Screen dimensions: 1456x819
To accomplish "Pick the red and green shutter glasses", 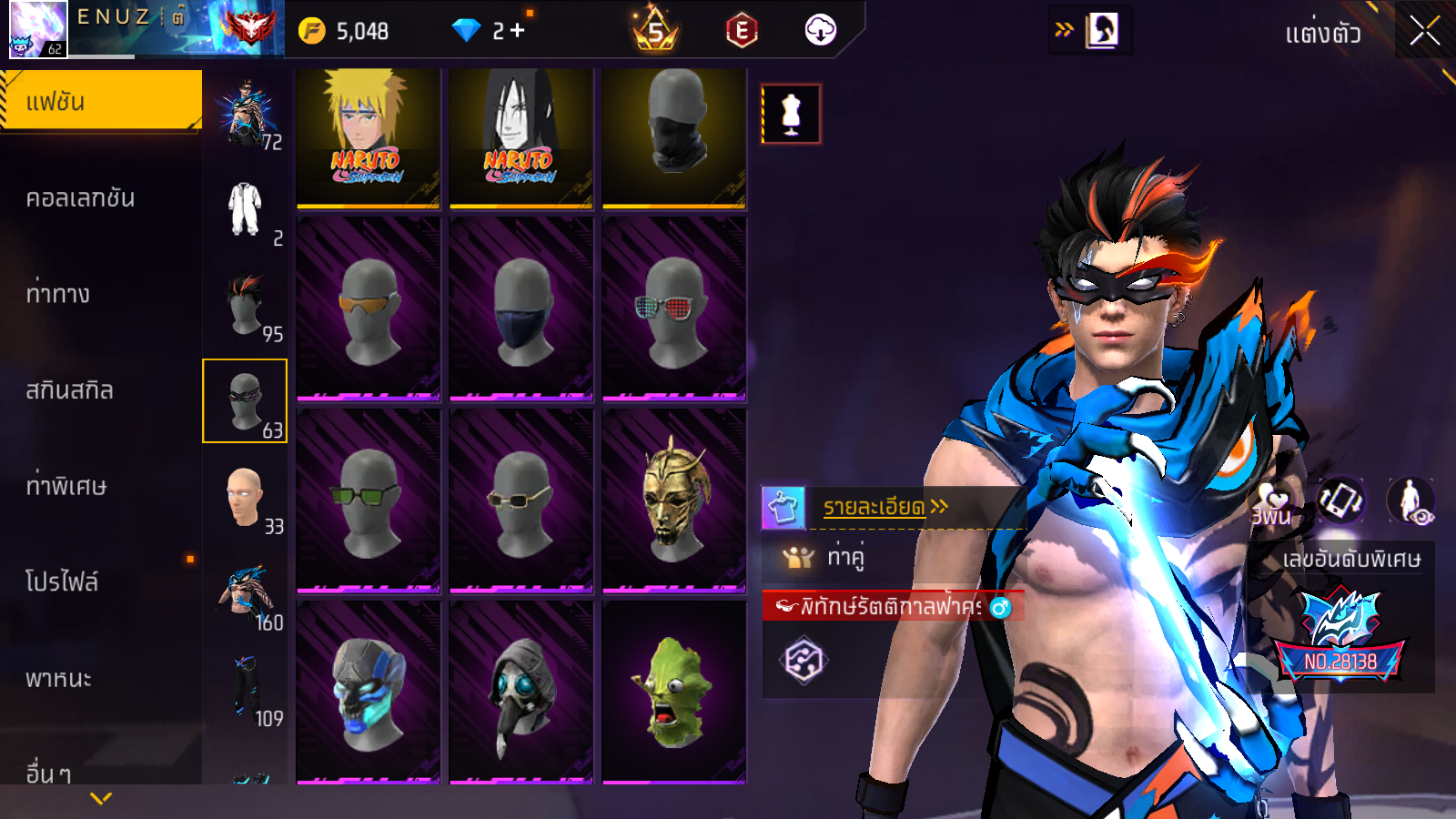I will pyautogui.click(x=673, y=308).
